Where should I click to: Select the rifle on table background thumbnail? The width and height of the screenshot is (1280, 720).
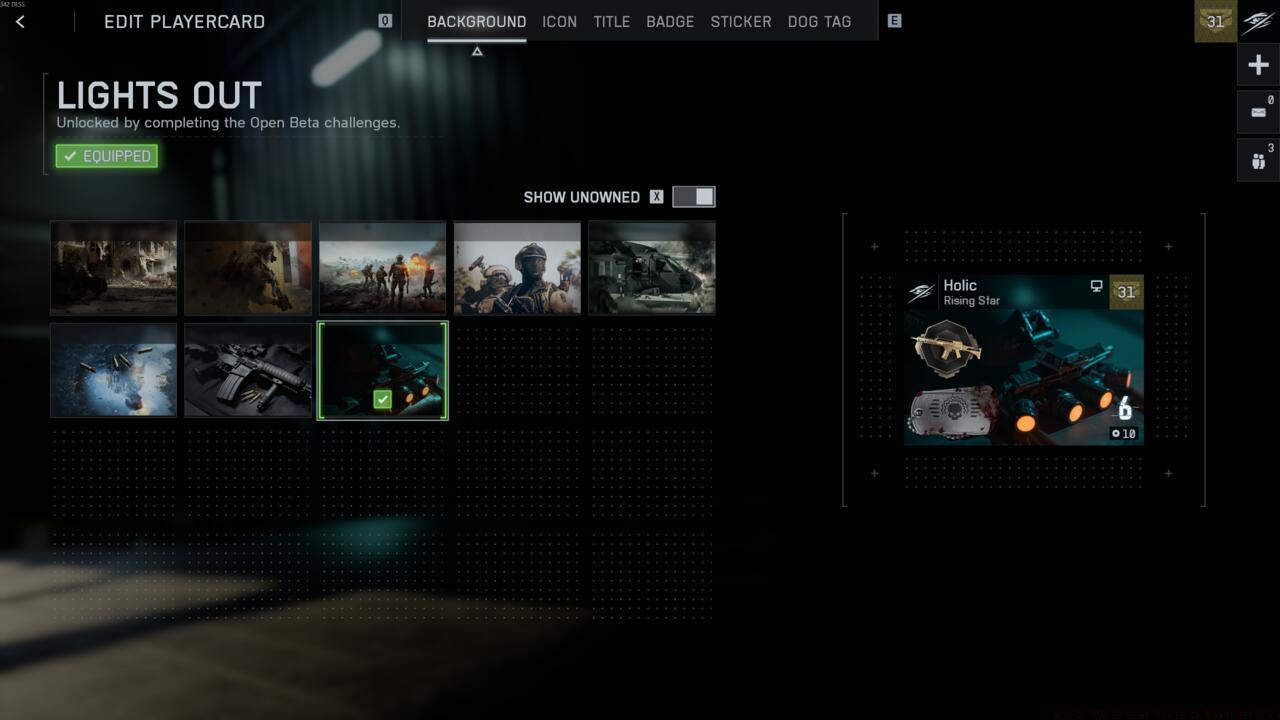click(x=247, y=370)
